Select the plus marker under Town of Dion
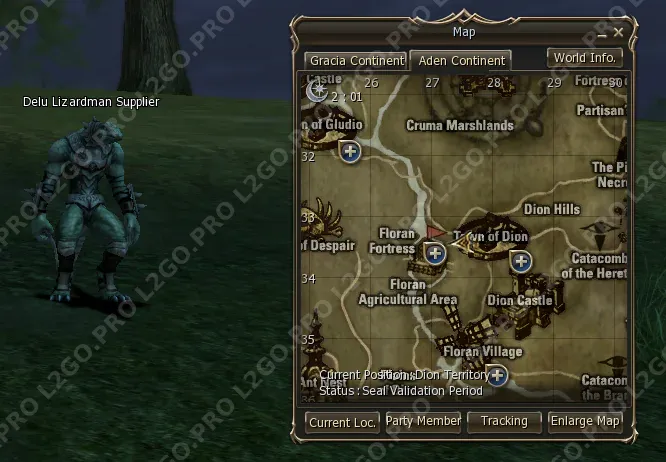This screenshot has height=462, width=666. (x=521, y=262)
